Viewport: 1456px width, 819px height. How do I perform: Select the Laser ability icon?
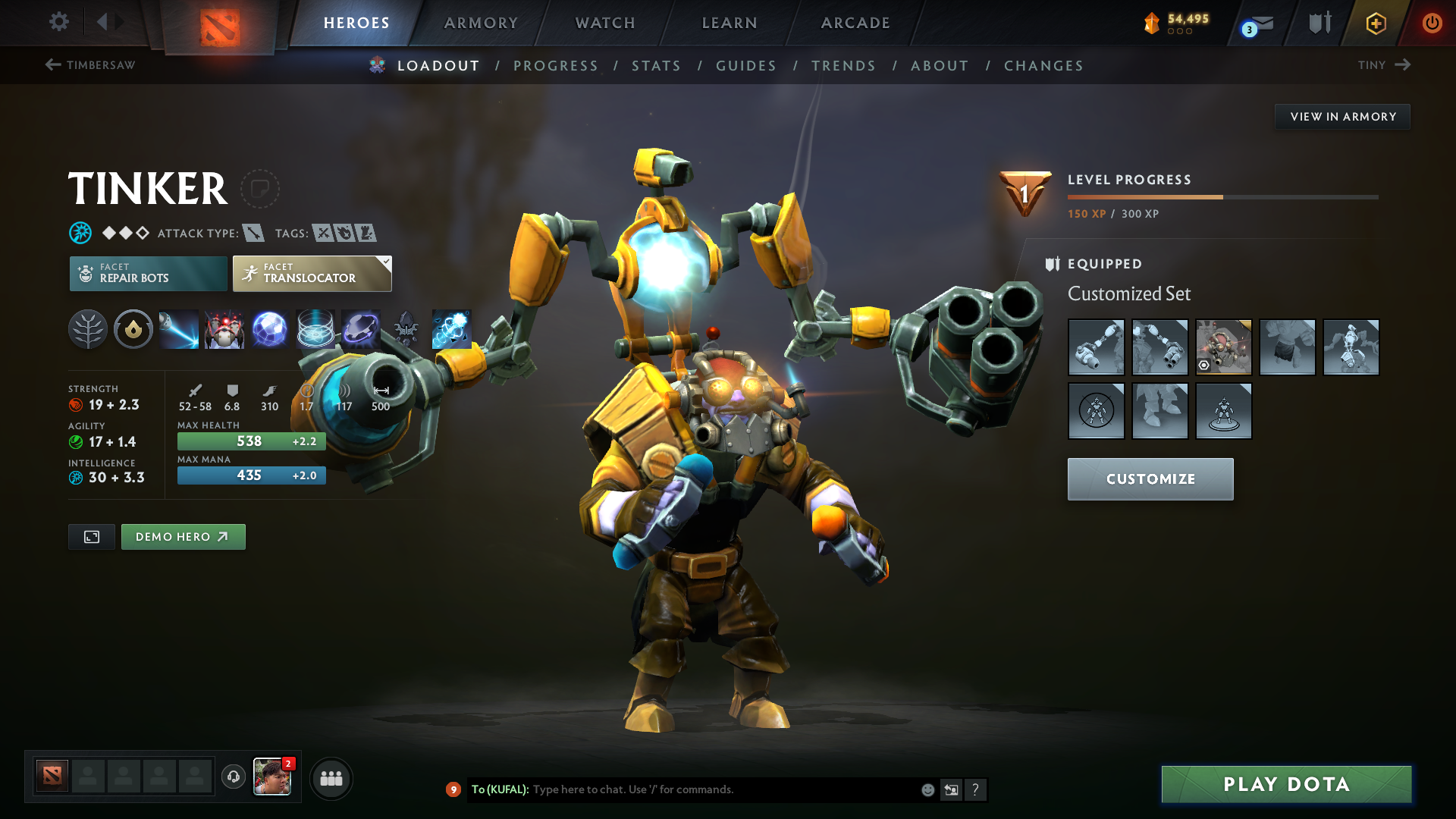pos(178,329)
